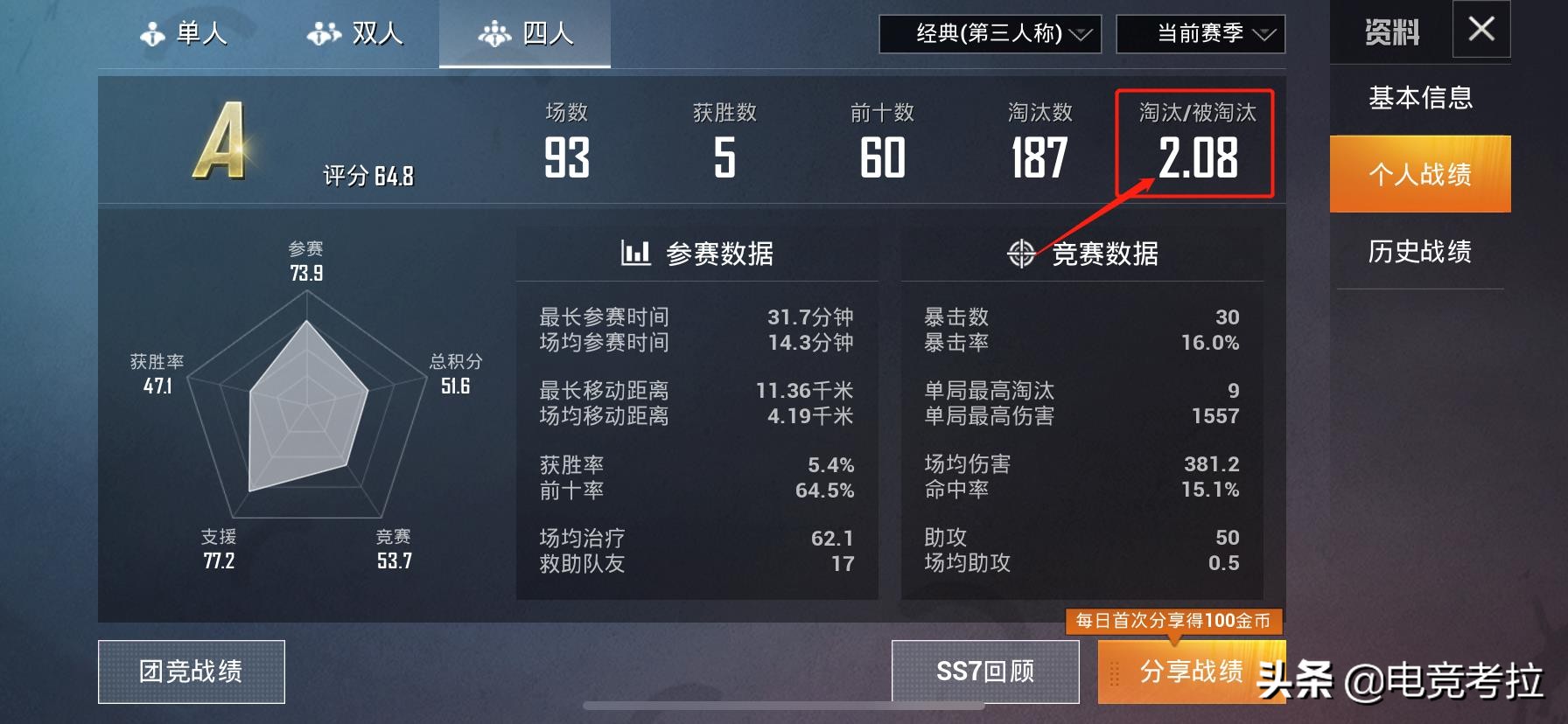
Task: Open the SS7回顾 recap
Action: (983, 672)
